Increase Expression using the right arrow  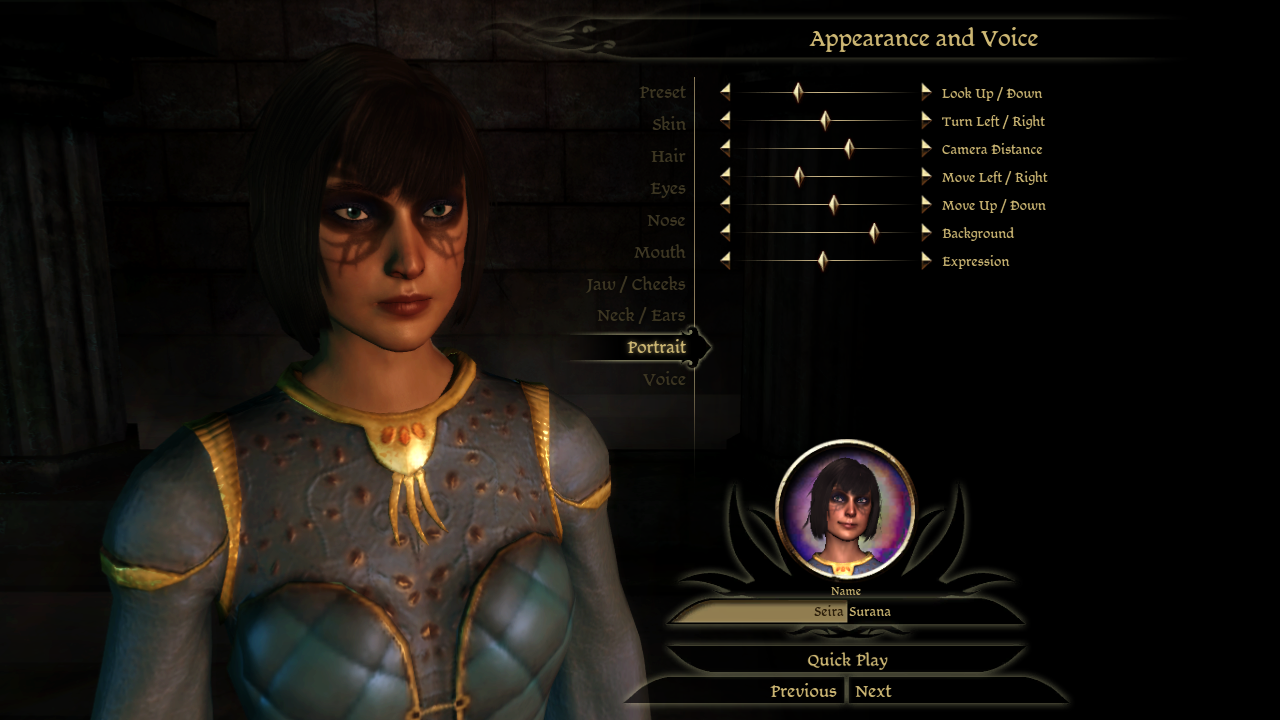(x=926, y=261)
